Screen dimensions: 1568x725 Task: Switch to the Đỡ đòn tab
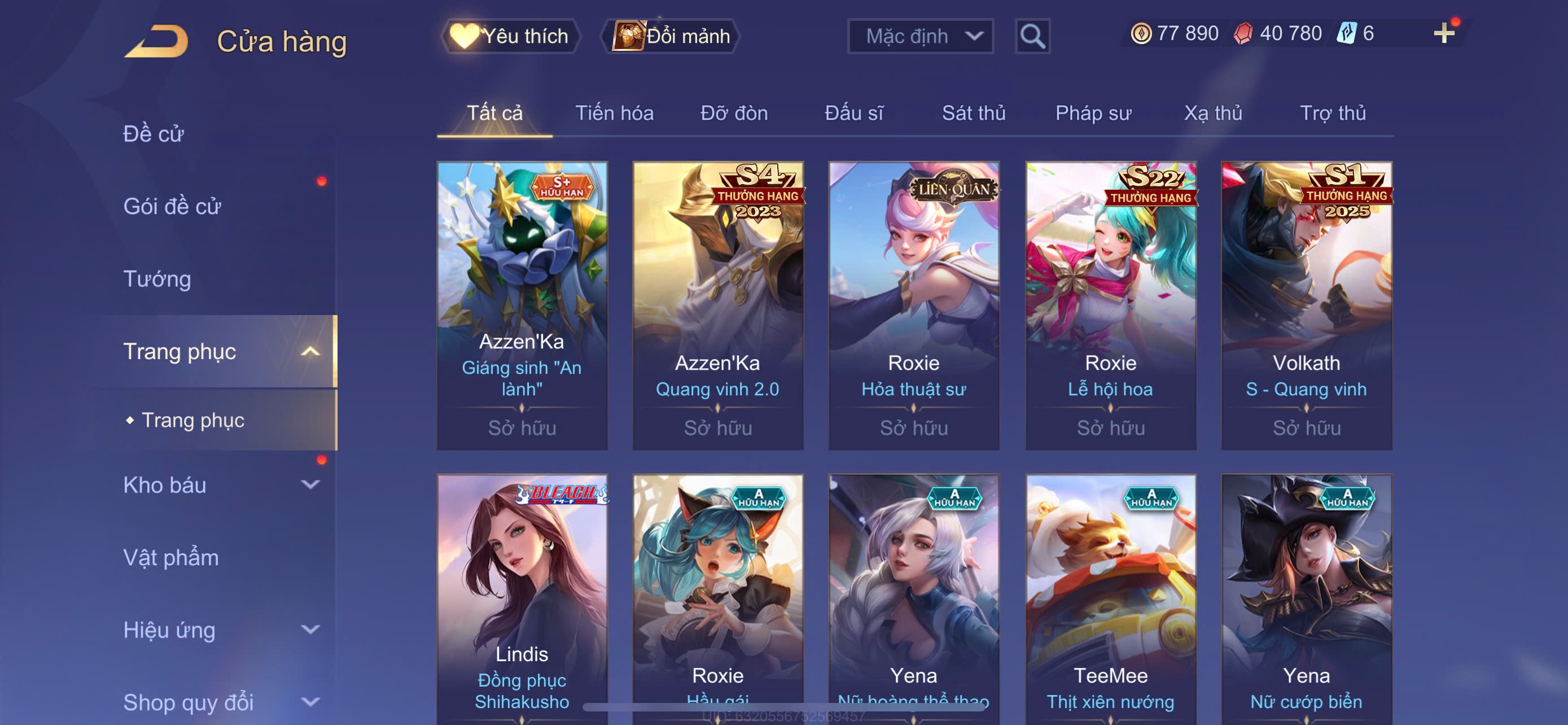[733, 112]
